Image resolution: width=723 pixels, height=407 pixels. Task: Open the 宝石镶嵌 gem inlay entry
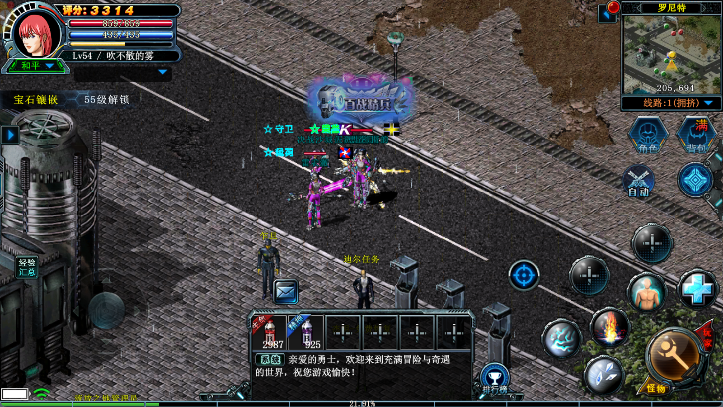click(36, 100)
